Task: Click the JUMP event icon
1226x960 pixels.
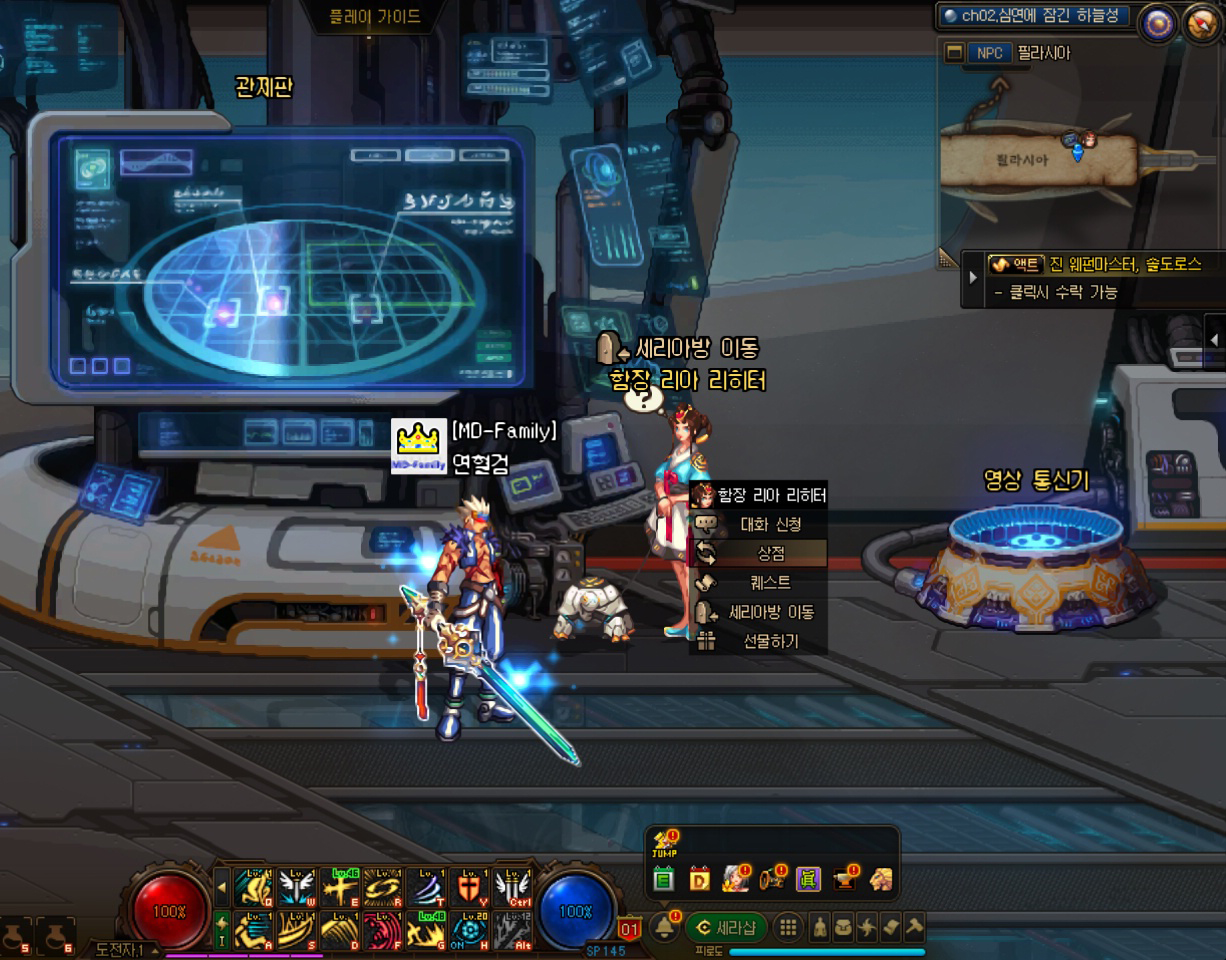Action: pyautogui.click(x=664, y=845)
